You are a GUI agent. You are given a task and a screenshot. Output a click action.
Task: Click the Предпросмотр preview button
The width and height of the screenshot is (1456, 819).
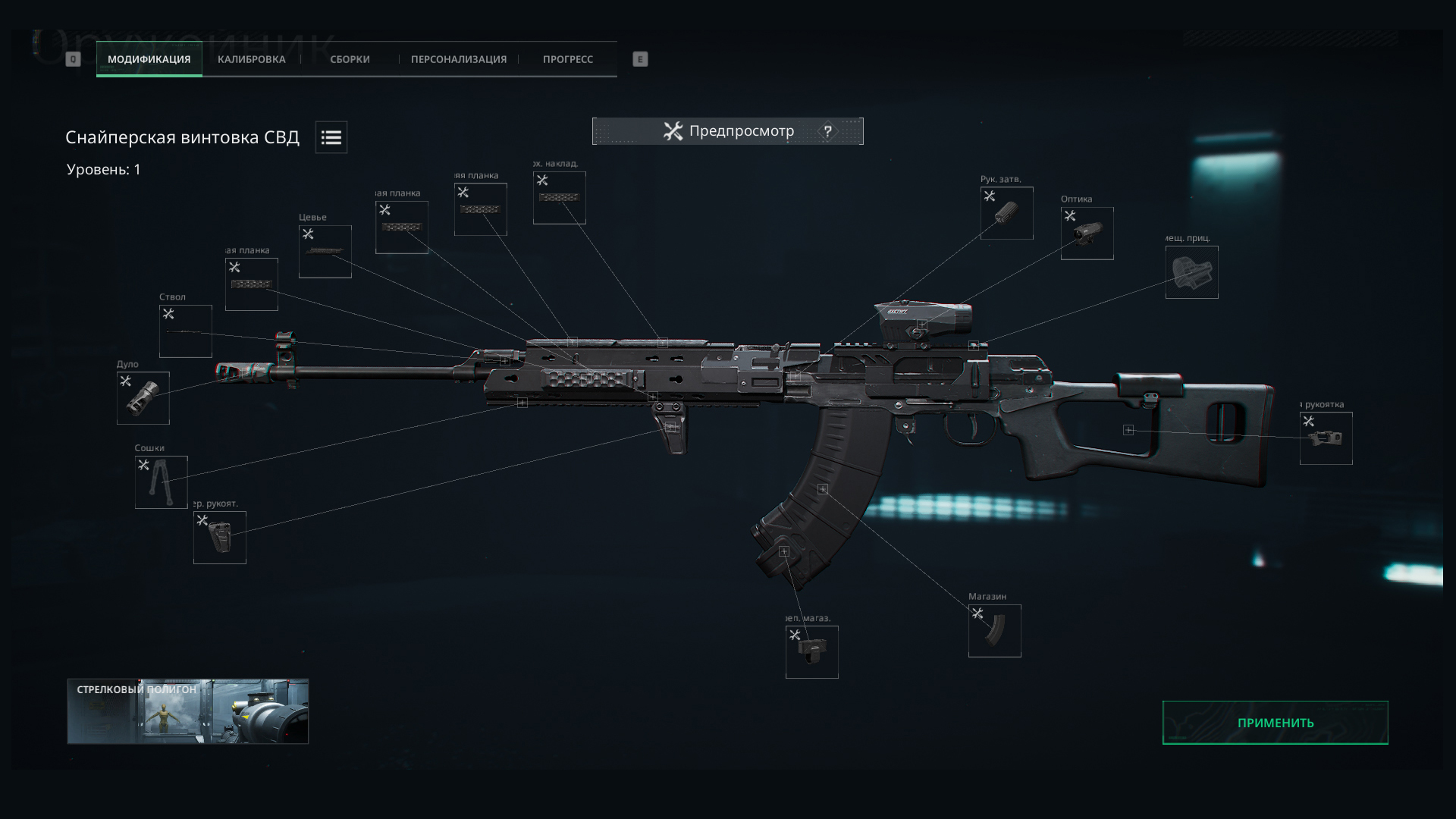tap(728, 131)
